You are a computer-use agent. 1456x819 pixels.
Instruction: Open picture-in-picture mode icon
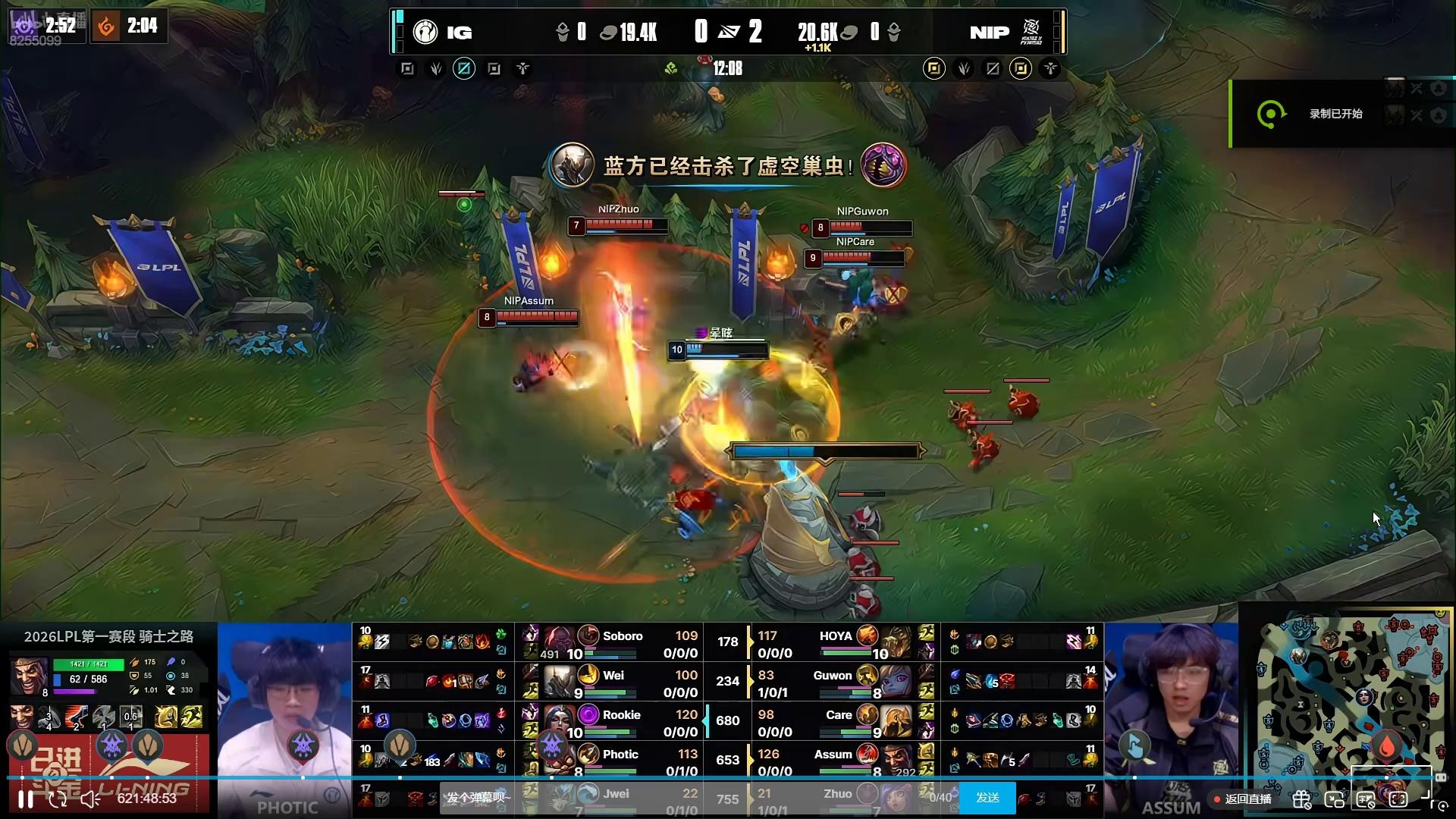coord(1334,799)
